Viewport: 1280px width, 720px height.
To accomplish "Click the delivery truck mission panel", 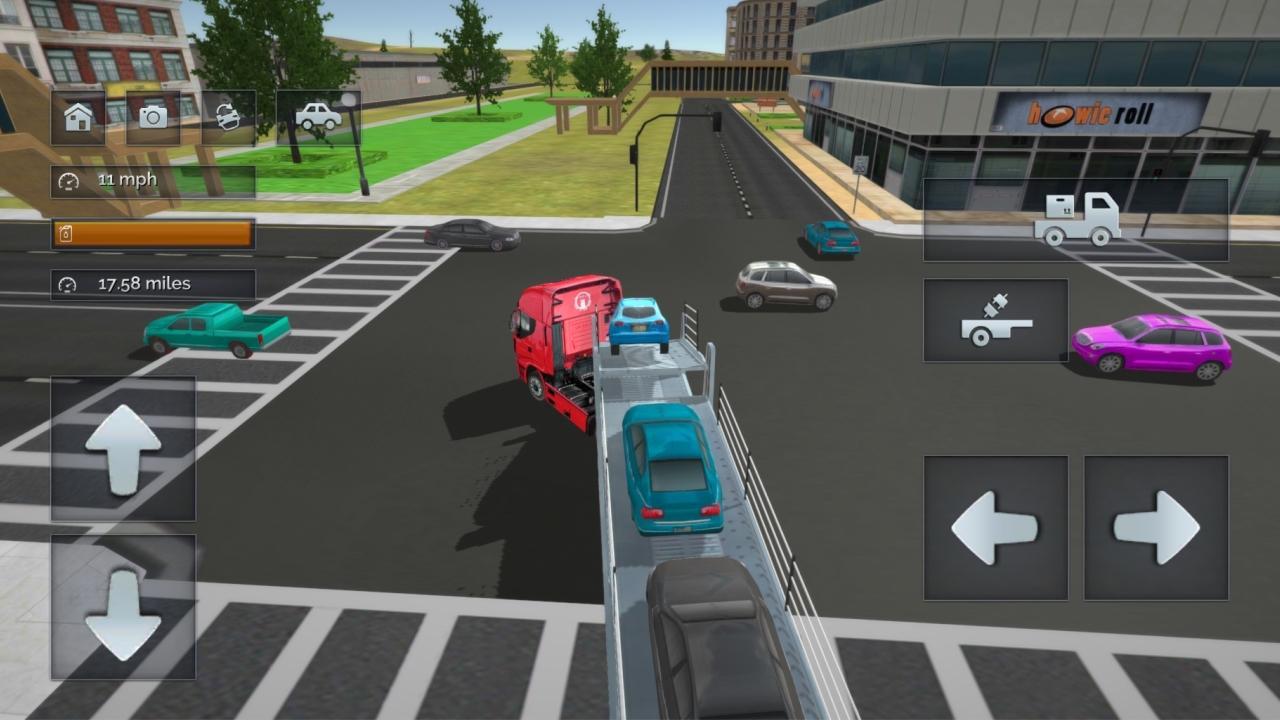I will 1077,220.
